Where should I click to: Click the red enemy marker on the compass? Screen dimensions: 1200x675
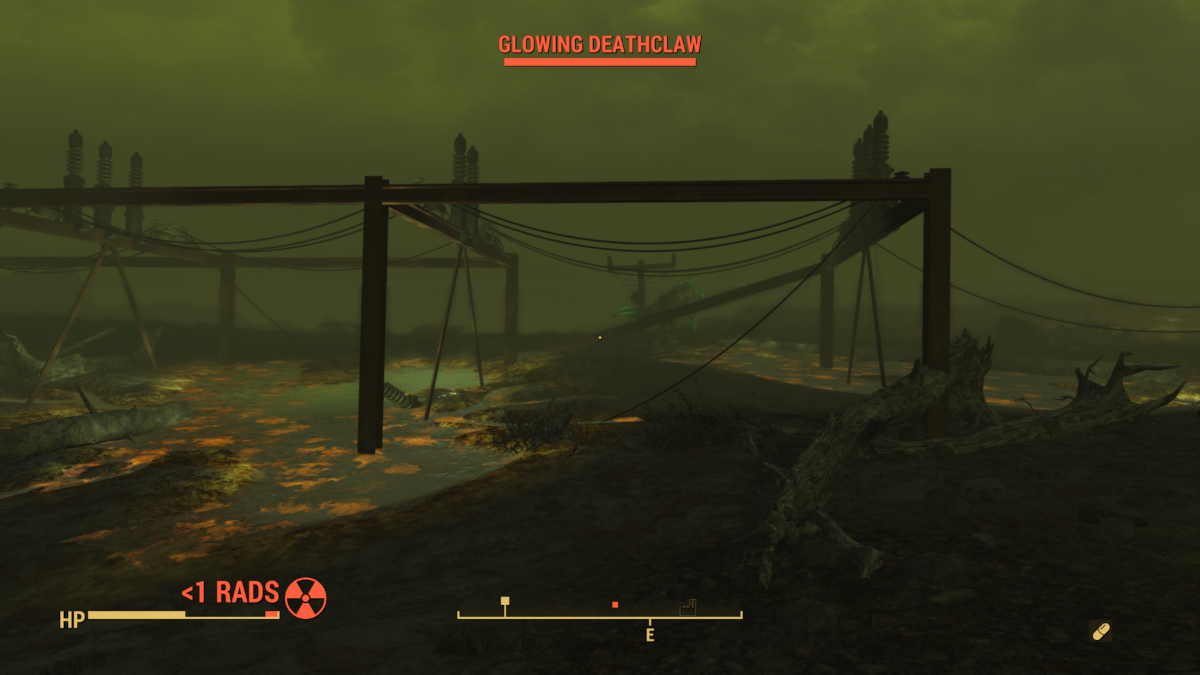[615, 605]
